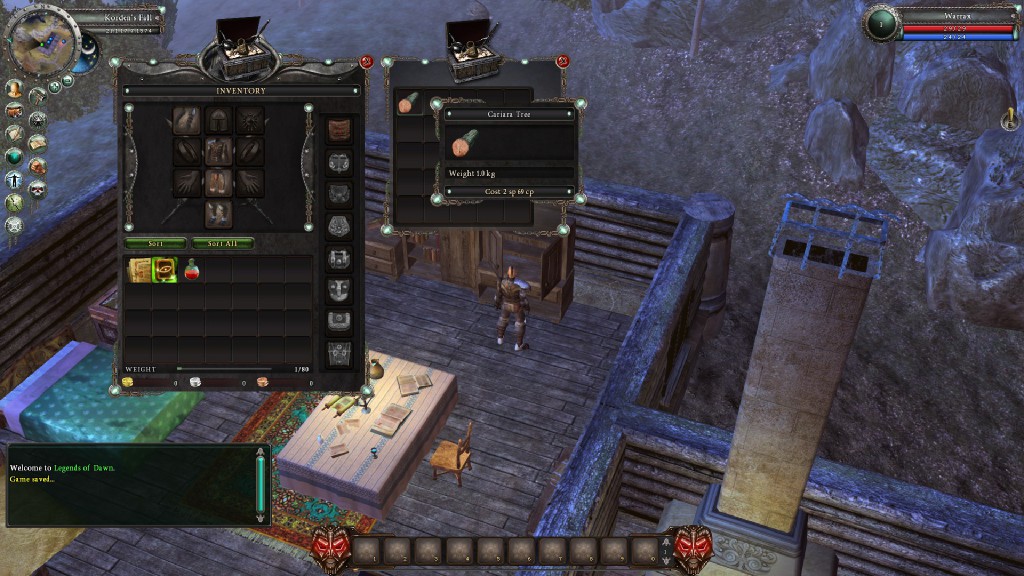Image resolution: width=1024 pixels, height=576 pixels.
Task: Click the Sort All button
Action: (x=223, y=243)
